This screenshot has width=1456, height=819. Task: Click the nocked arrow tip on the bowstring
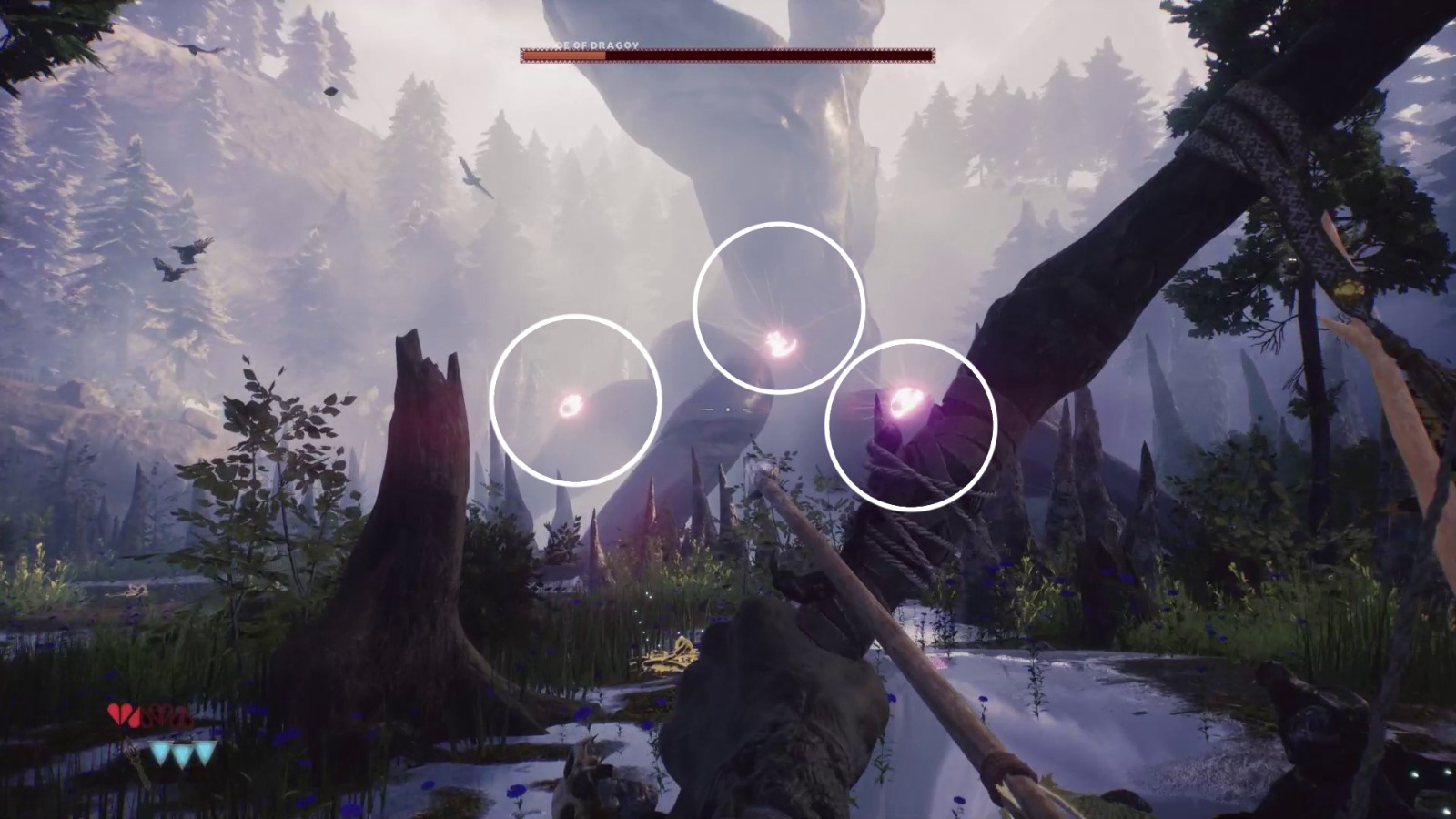763,470
